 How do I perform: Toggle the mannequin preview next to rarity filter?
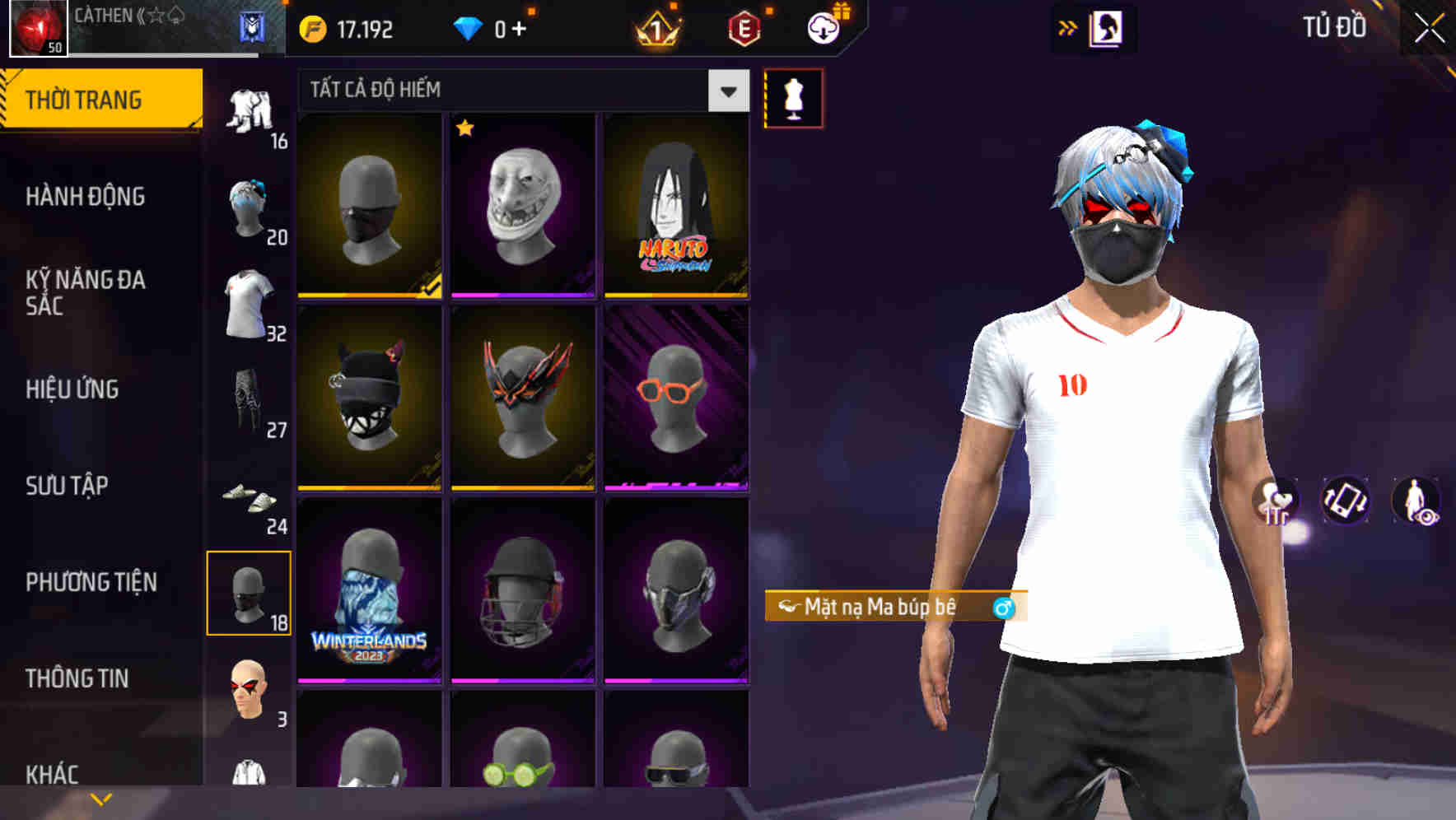click(x=792, y=97)
